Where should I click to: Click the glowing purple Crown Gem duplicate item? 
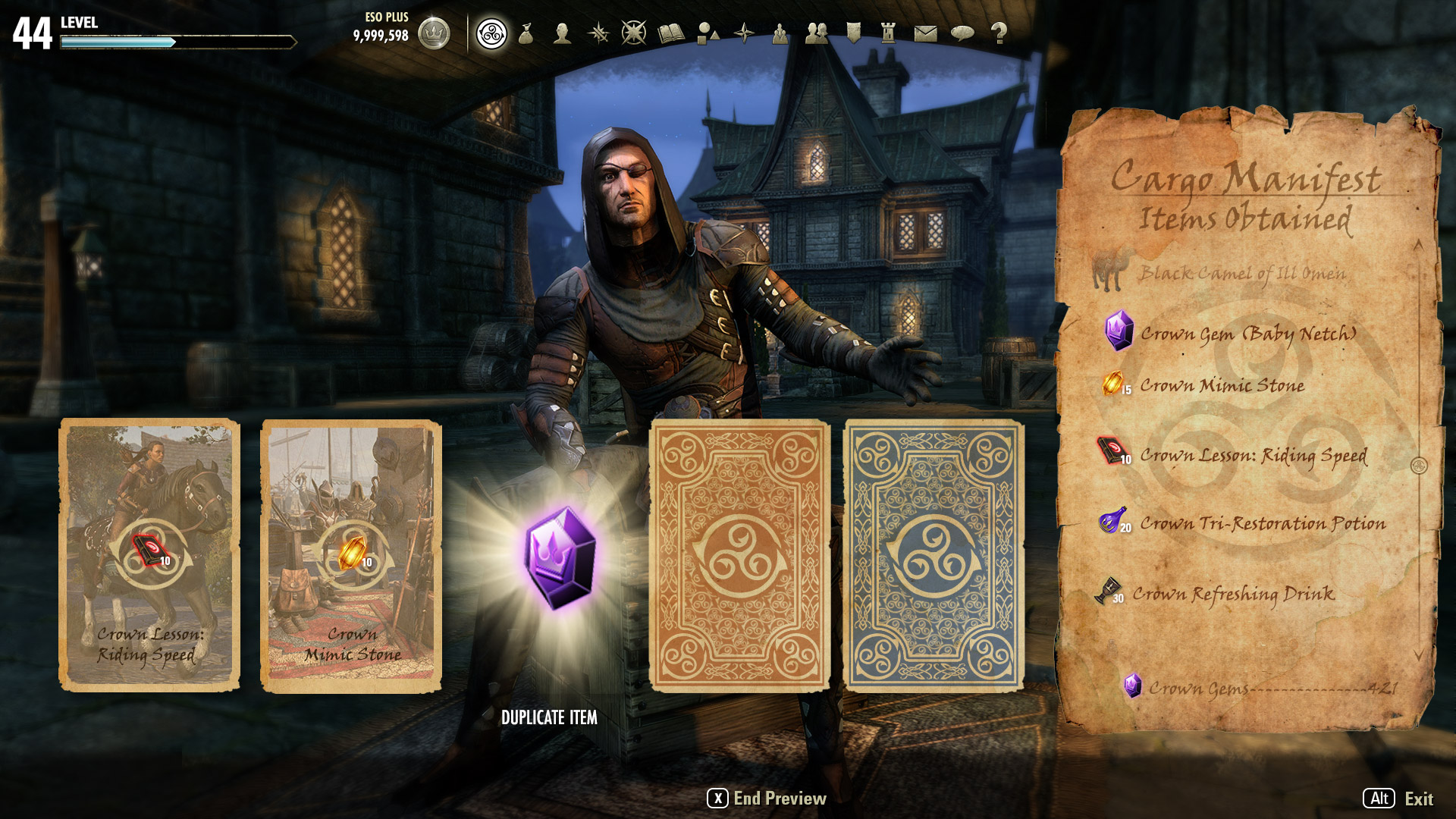(560, 557)
